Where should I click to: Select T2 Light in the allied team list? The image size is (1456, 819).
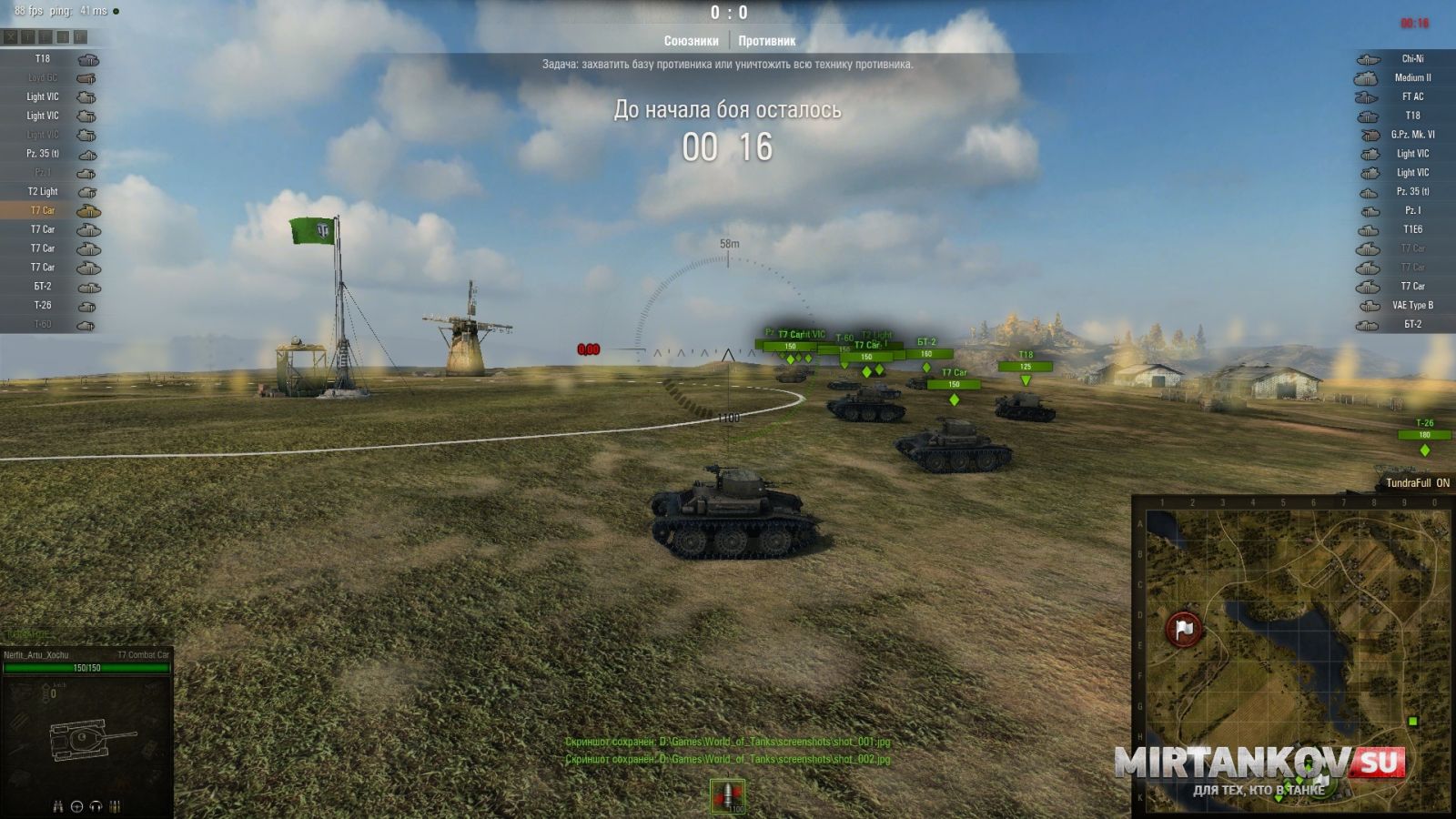(x=50, y=191)
